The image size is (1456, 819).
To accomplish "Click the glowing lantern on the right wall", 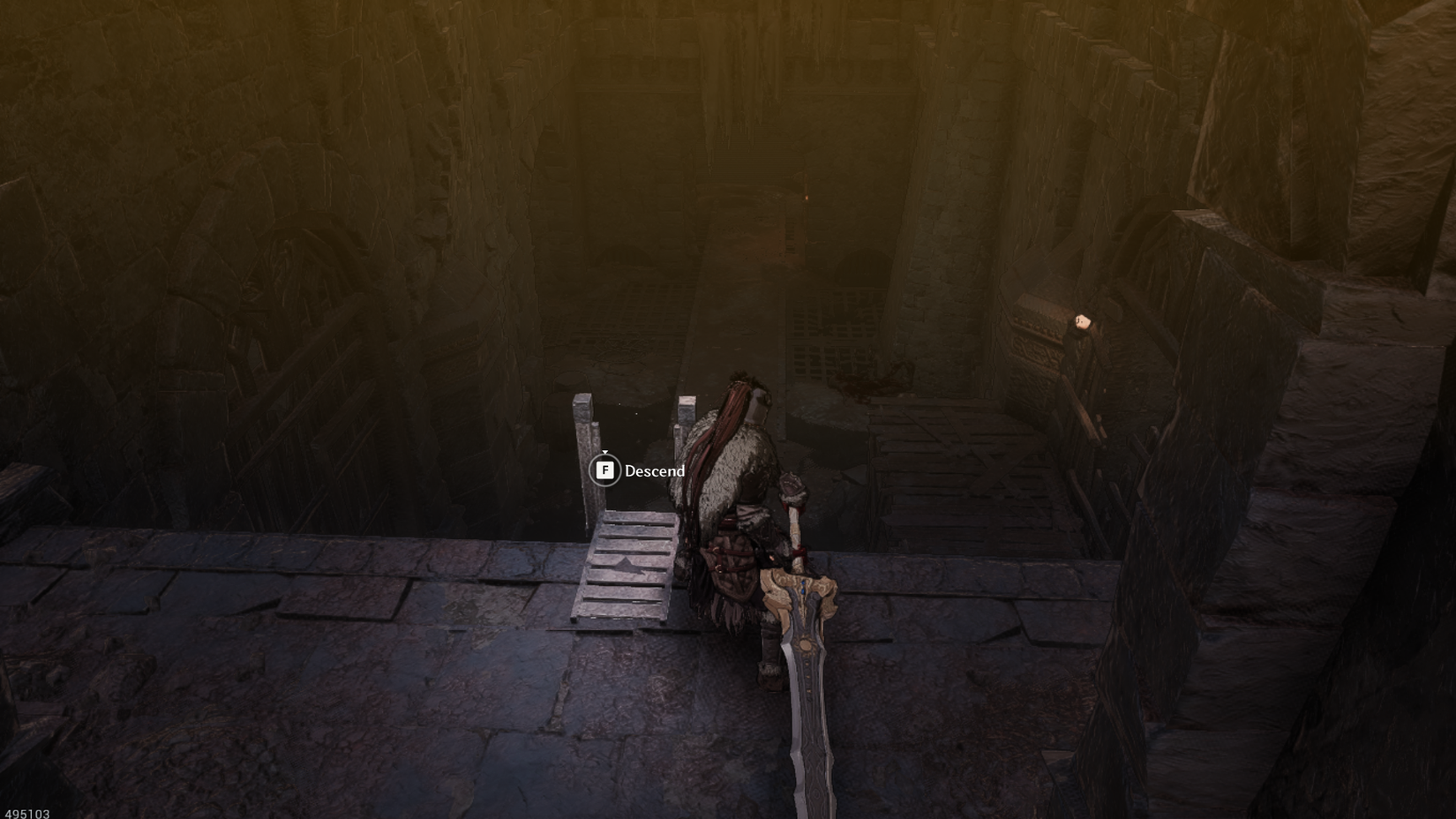I will pos(1084,321).
